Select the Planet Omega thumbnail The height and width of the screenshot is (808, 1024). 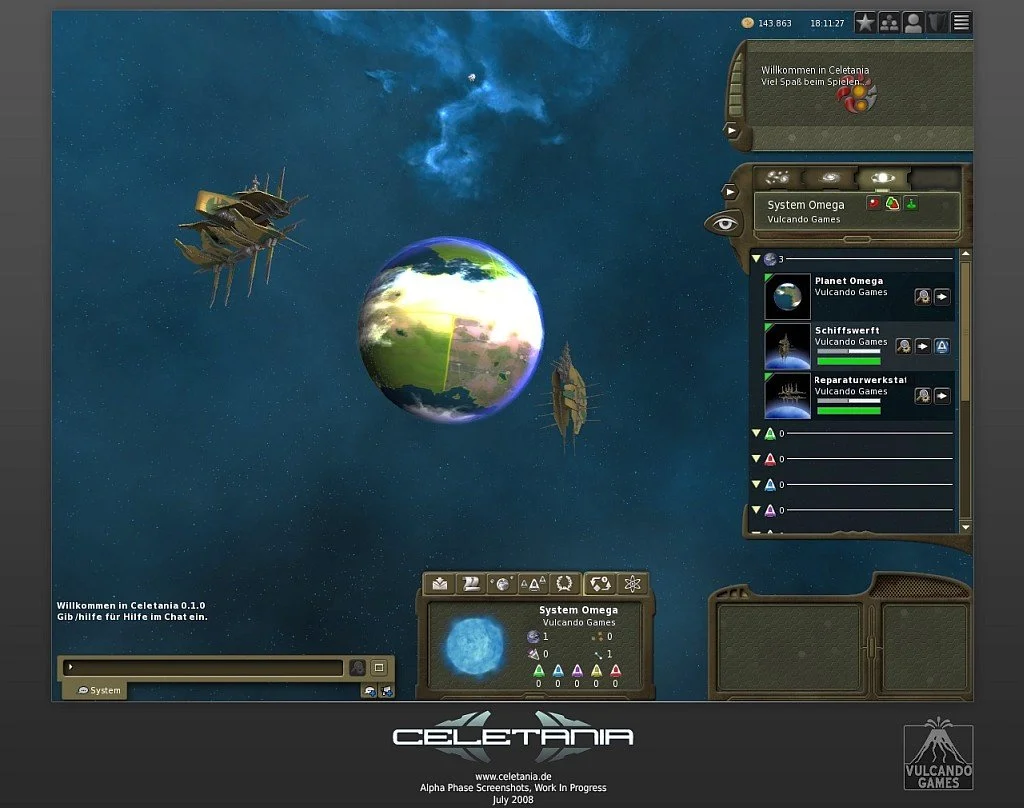(x=787, y=296)
